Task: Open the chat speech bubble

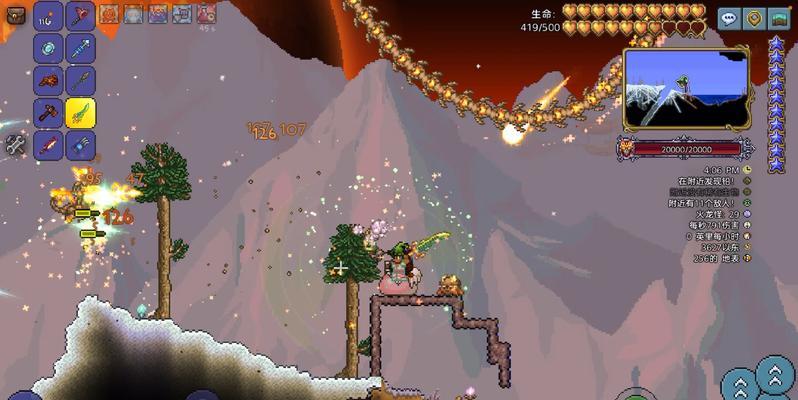Action: (729, 18)
